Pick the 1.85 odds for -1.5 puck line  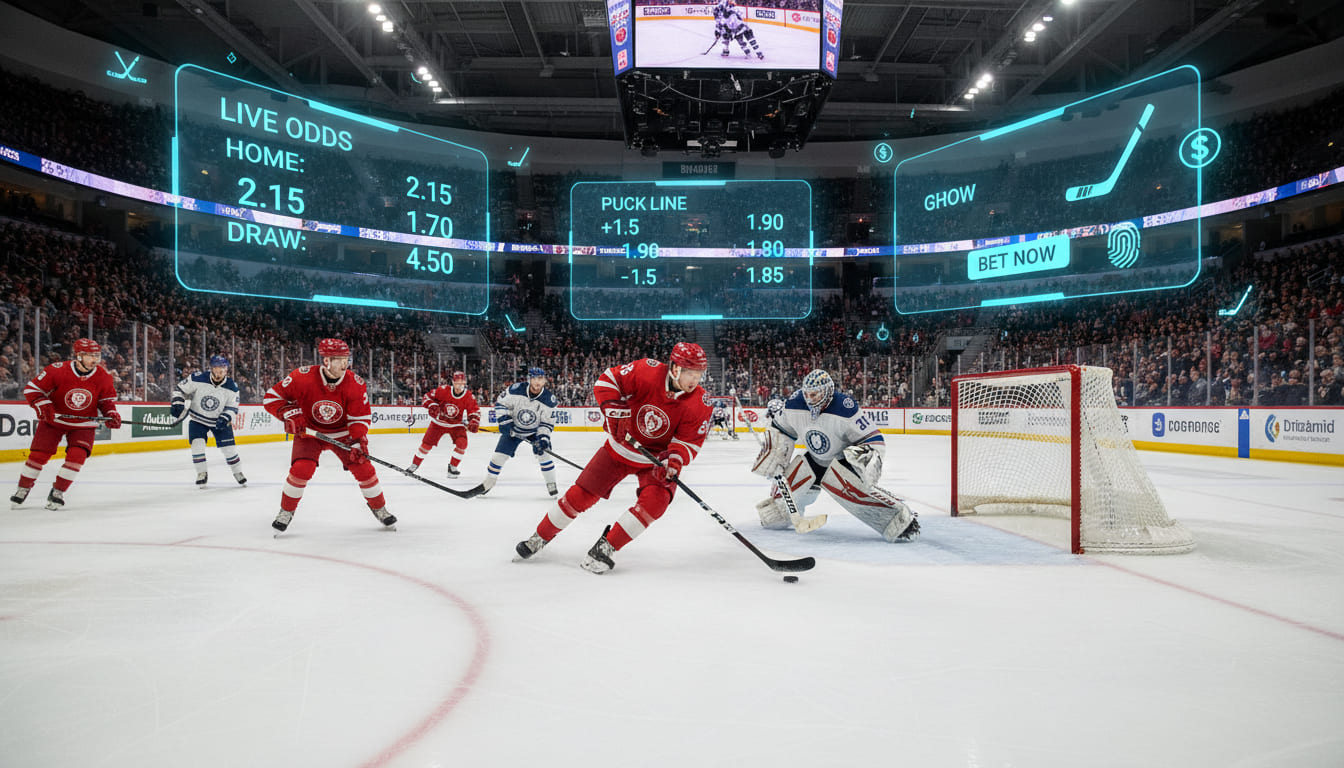[x=765, y=274]
